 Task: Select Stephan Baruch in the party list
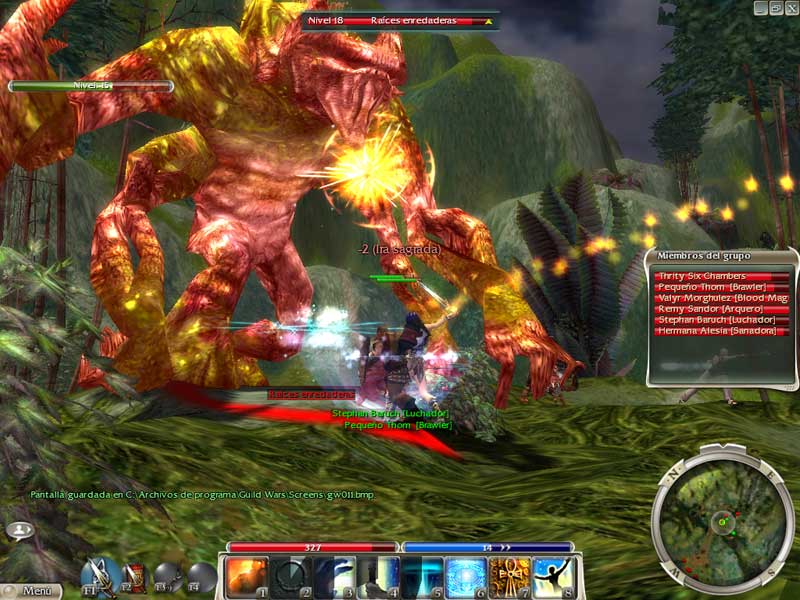[722, 320]
